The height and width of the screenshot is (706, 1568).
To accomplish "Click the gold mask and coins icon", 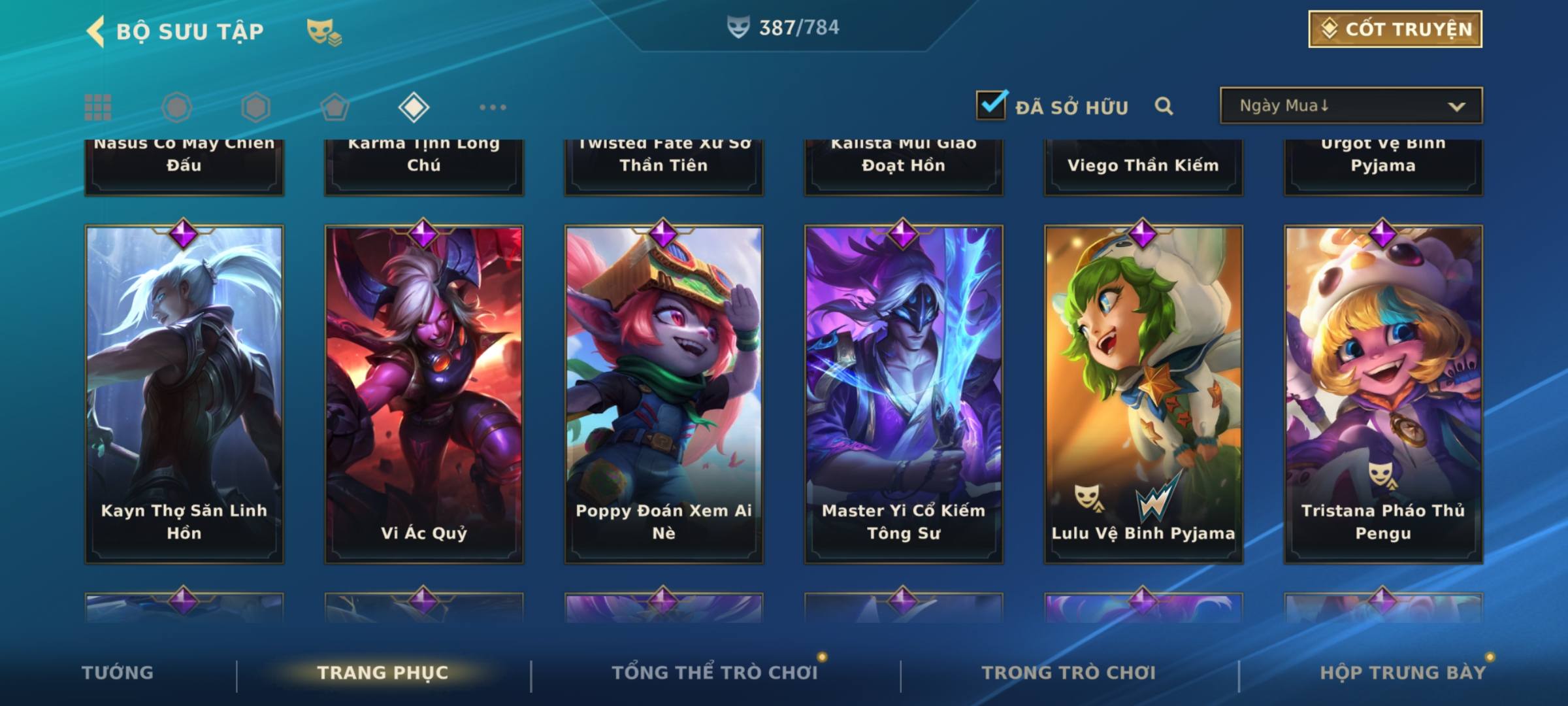I will (x=324, y=31).
